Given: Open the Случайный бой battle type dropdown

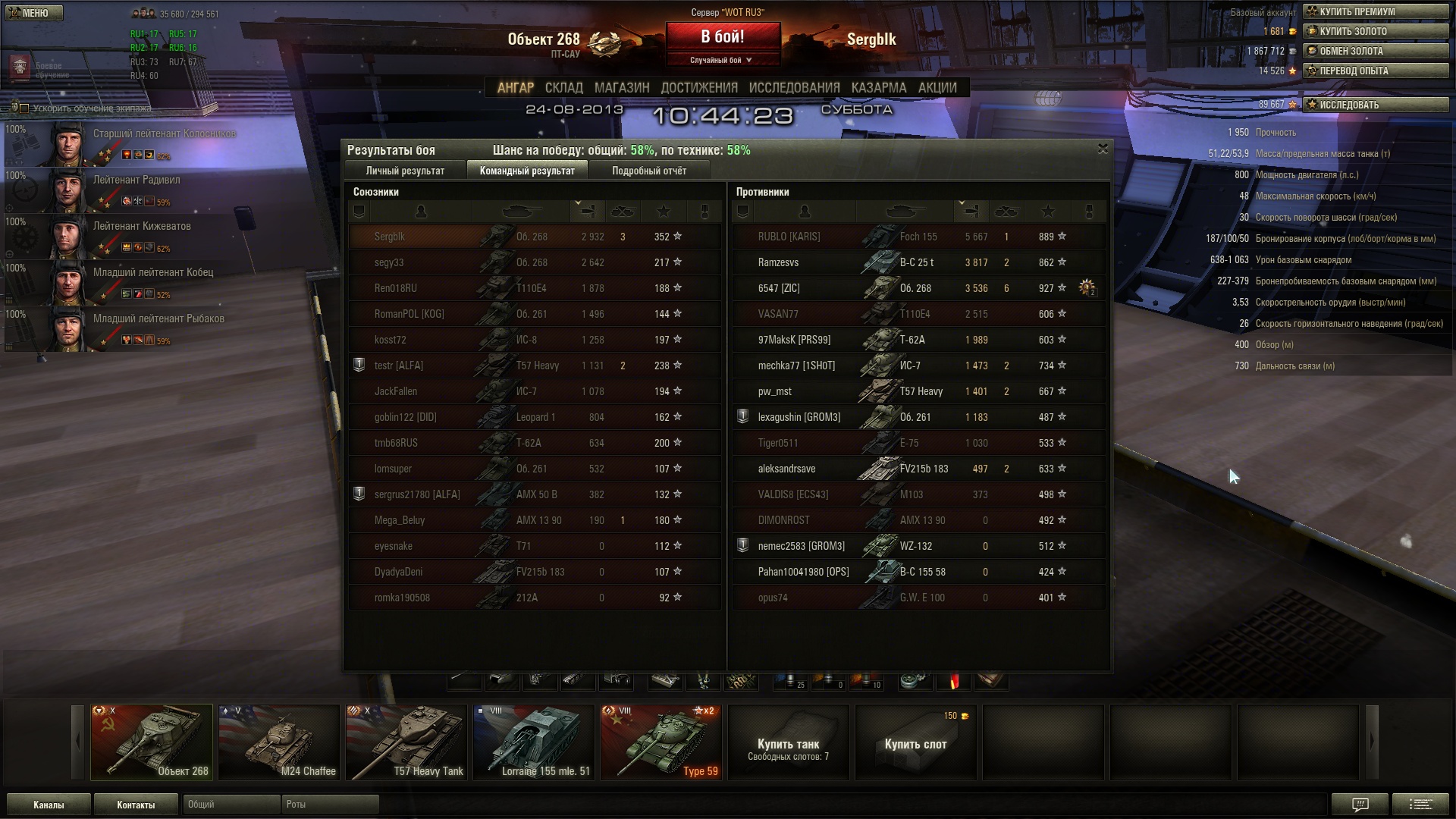Looking at the screenshot, I should click(722, 60).
